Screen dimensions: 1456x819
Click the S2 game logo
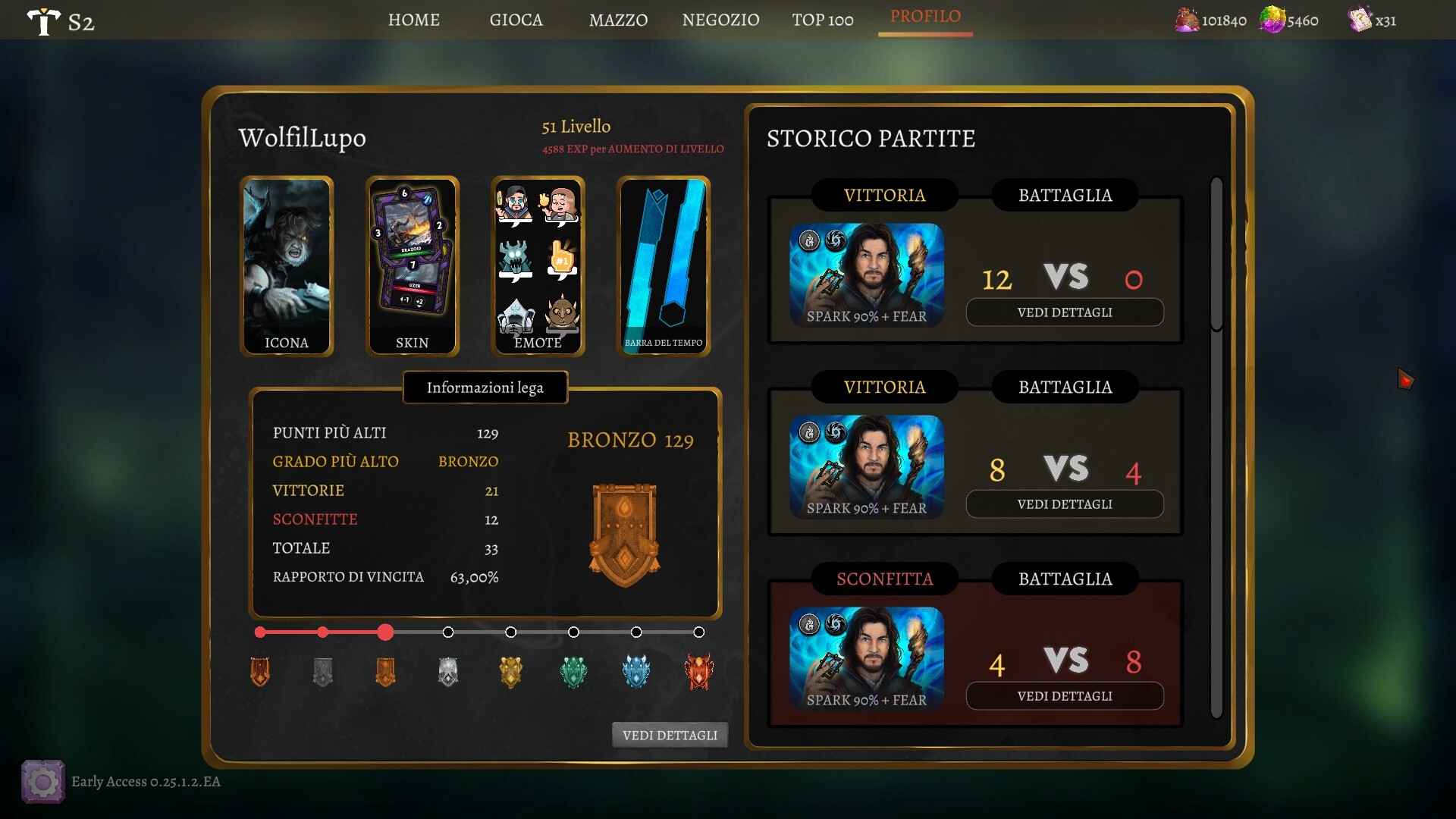tap(61, 21)
